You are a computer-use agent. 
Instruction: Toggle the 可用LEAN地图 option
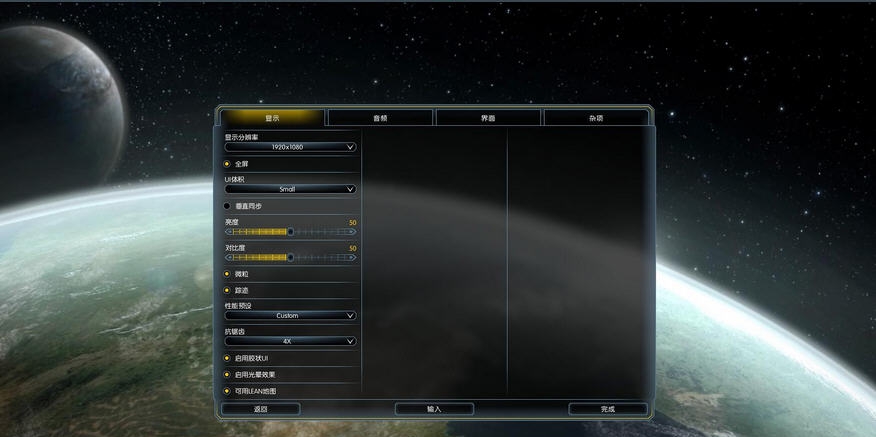227,391
